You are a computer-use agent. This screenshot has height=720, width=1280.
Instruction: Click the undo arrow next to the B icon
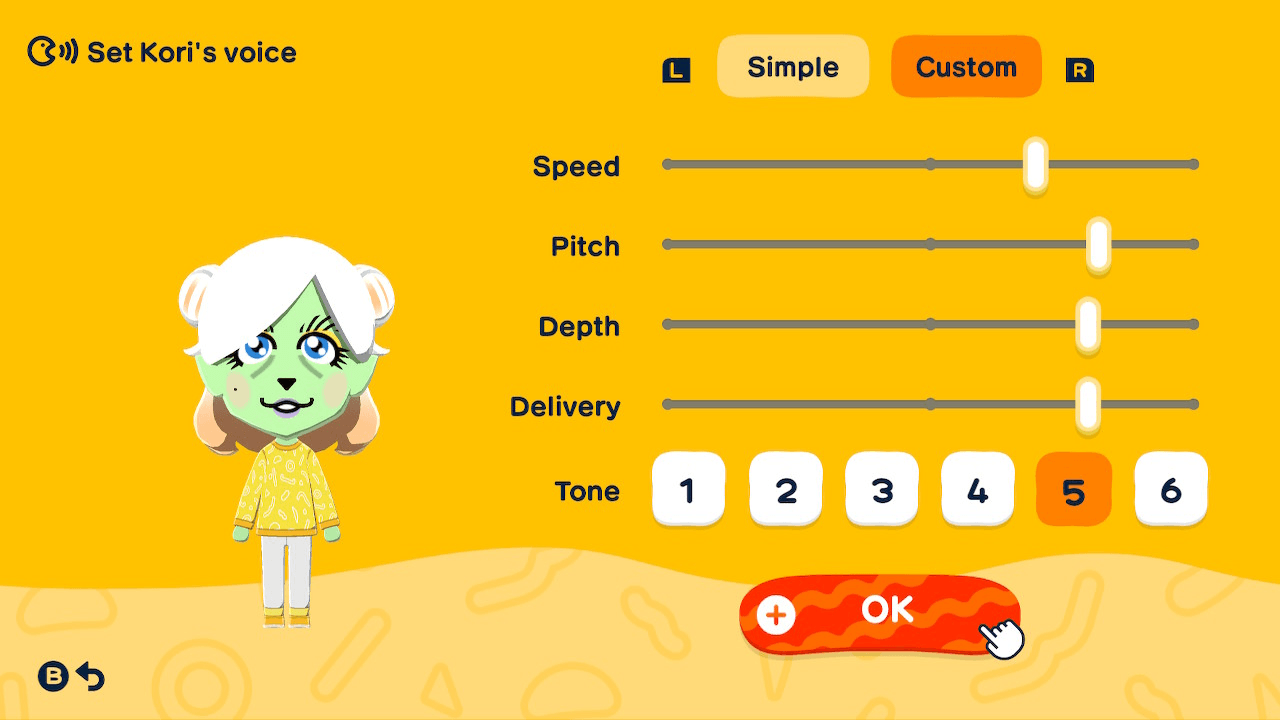[x=91, y=677]
